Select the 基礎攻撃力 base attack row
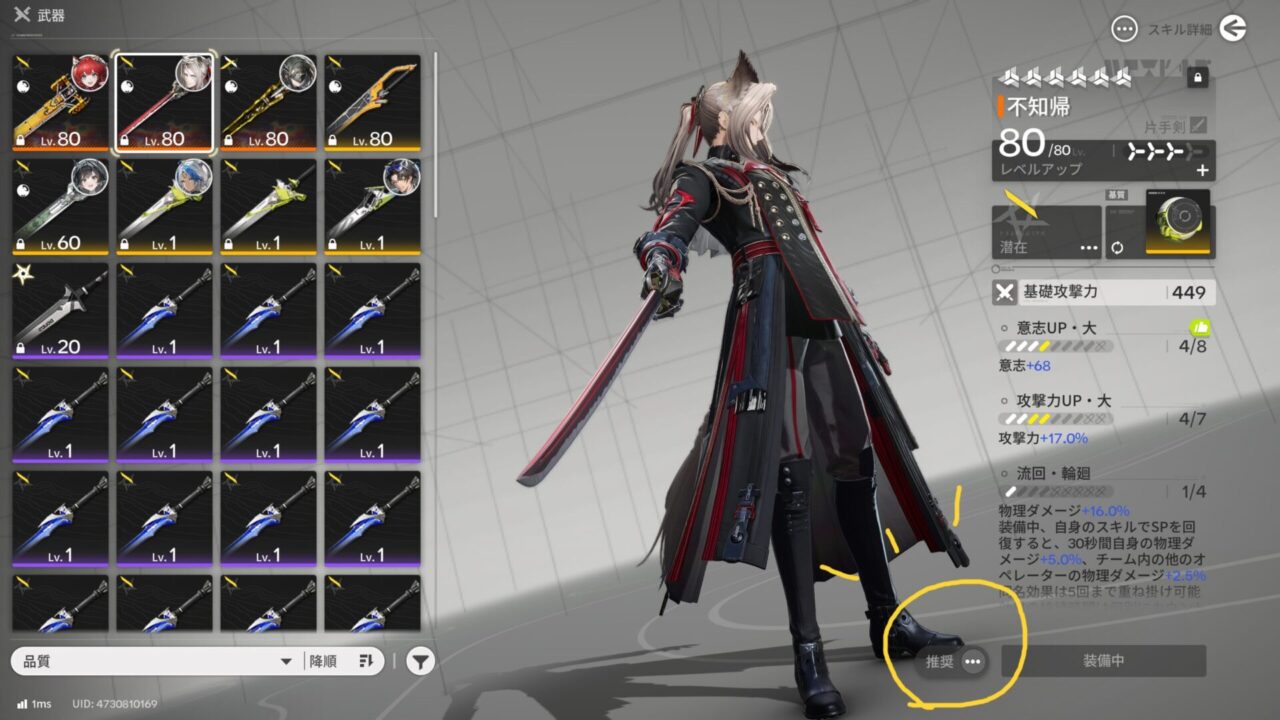Screen dimensions: 1280x720 point(1100,293)
